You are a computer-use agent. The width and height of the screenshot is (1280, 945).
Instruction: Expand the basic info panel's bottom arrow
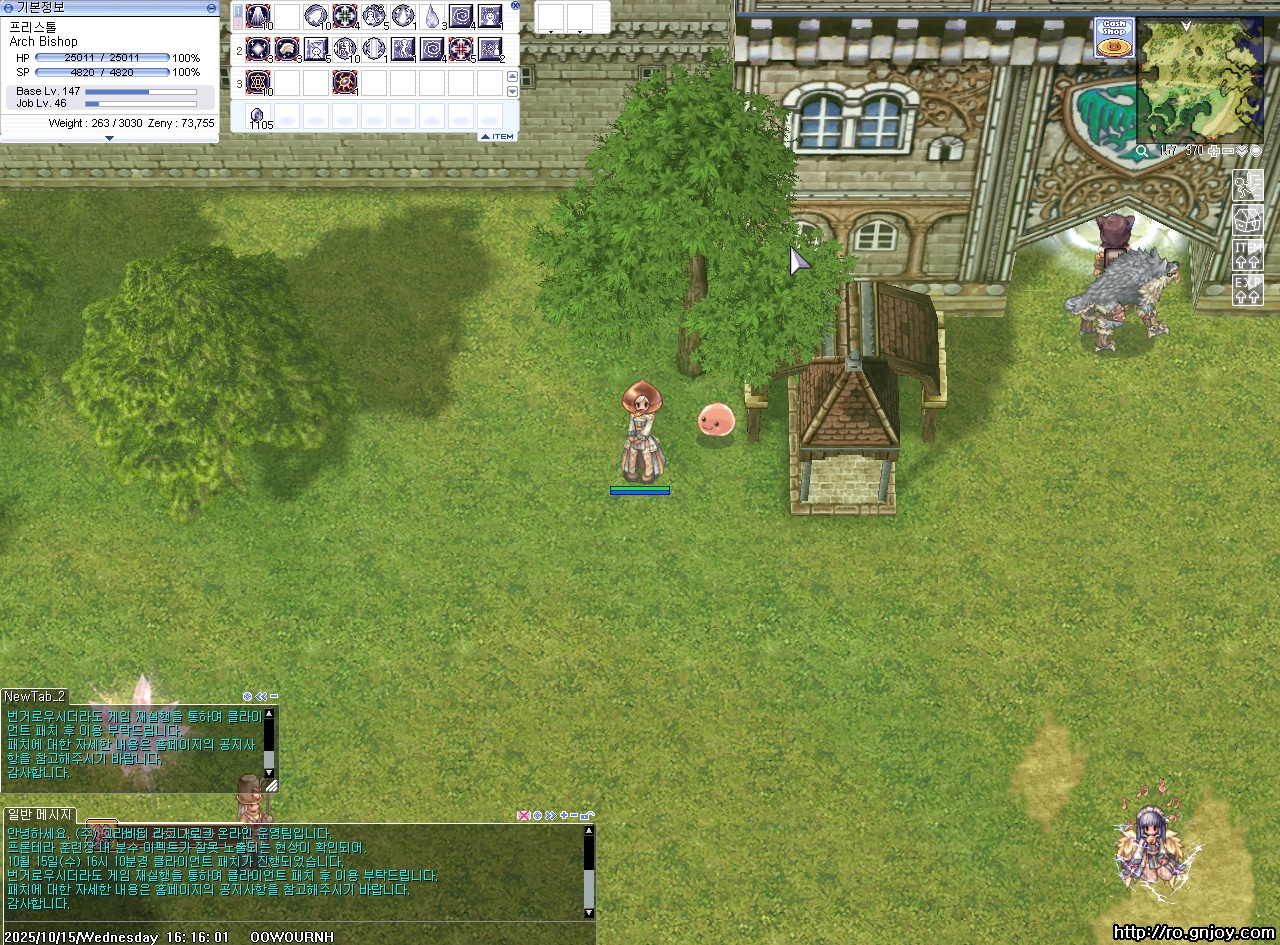click(x=109, y=138)
